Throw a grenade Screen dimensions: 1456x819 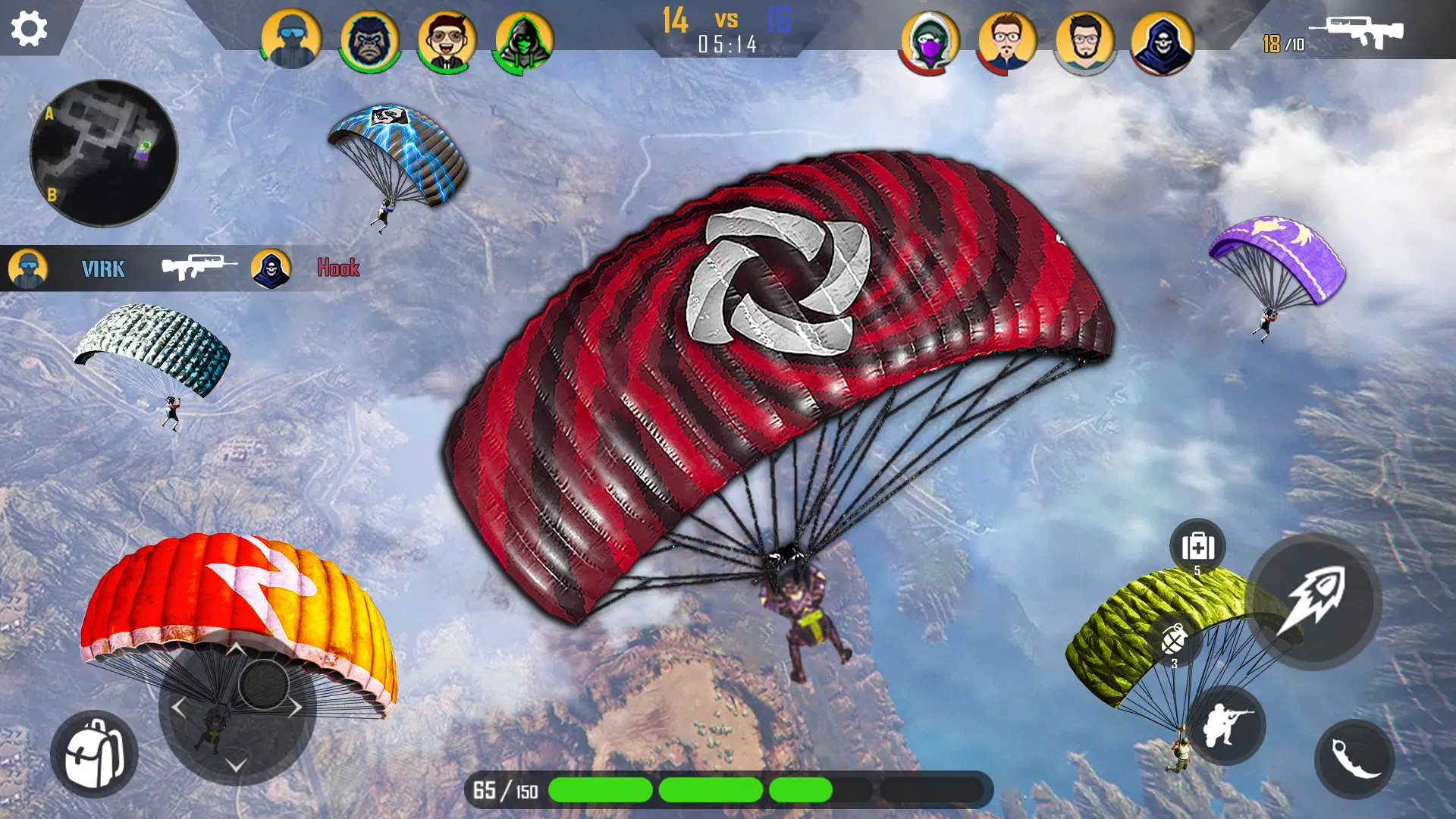1174,639
